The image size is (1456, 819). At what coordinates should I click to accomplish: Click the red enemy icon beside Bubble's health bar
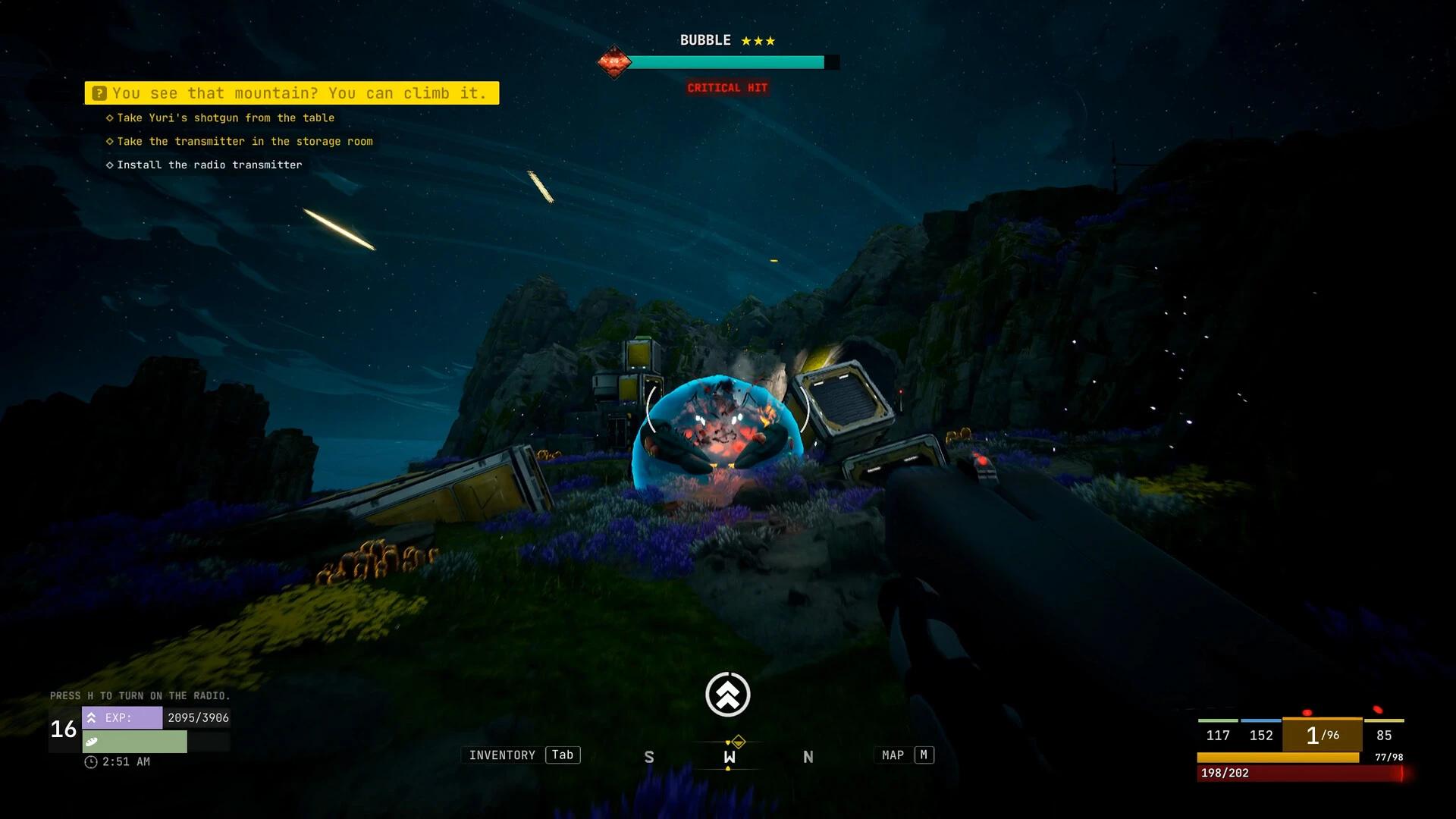pyautogui.click(x=613, y=62)
